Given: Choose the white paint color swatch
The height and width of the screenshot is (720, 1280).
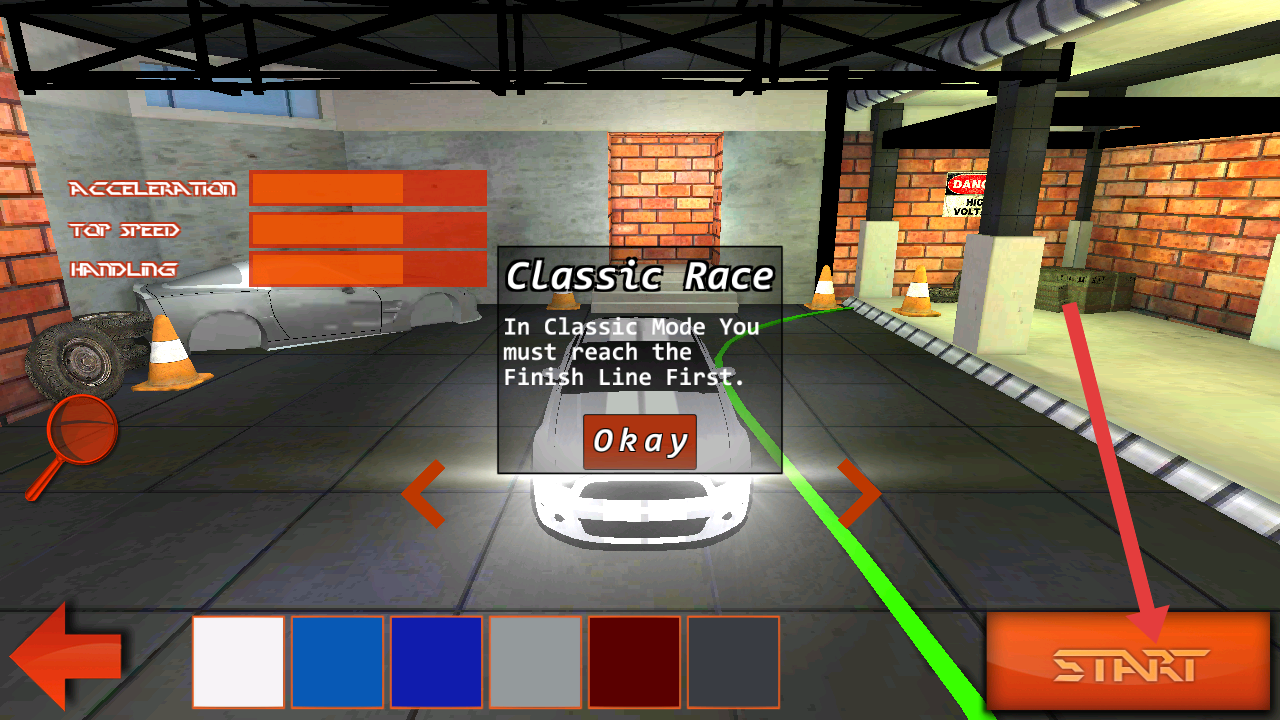Looking at the screenshot, I should tap(239, 662).
